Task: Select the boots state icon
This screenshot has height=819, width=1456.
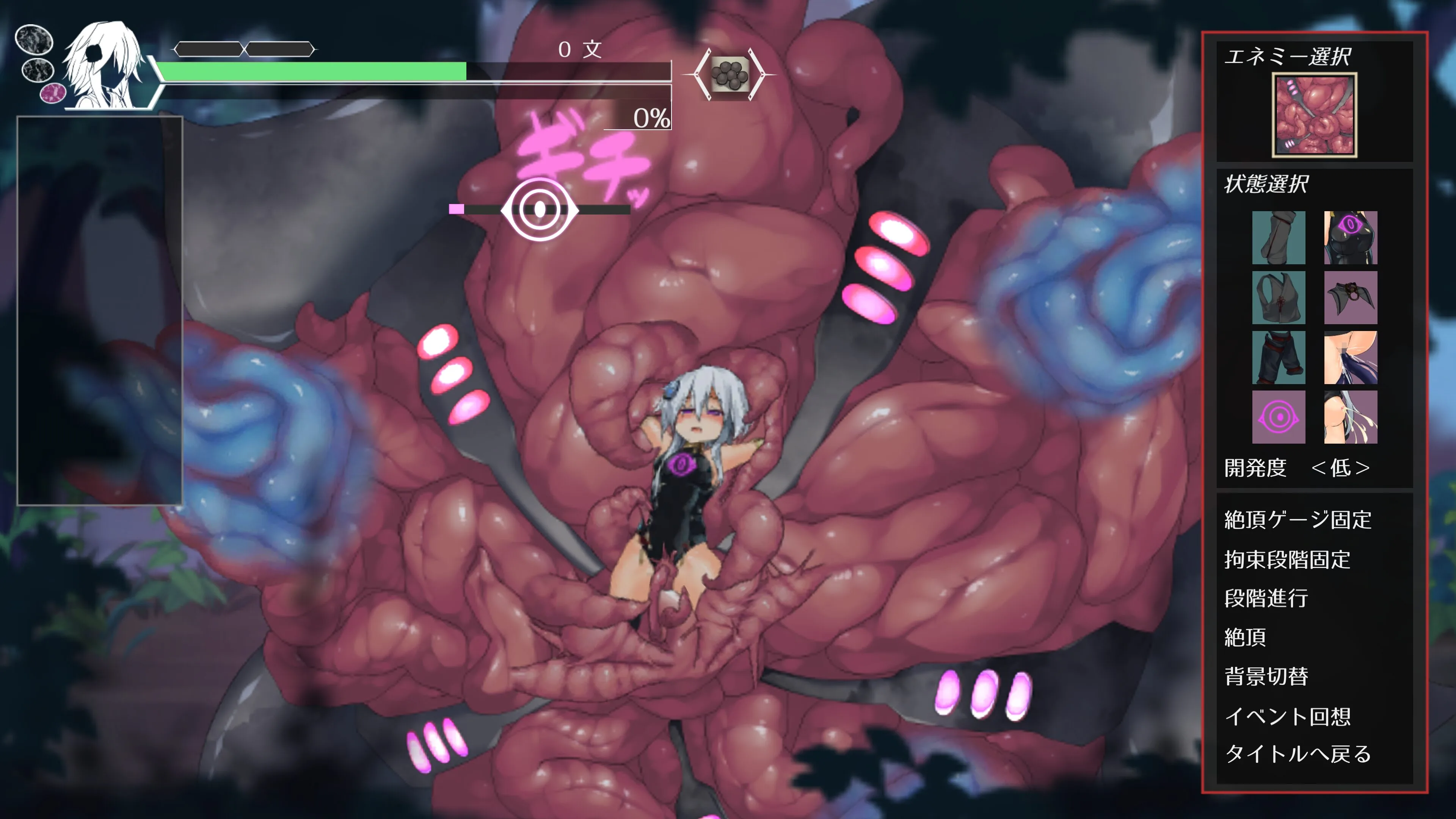Action: point(1279,237)
